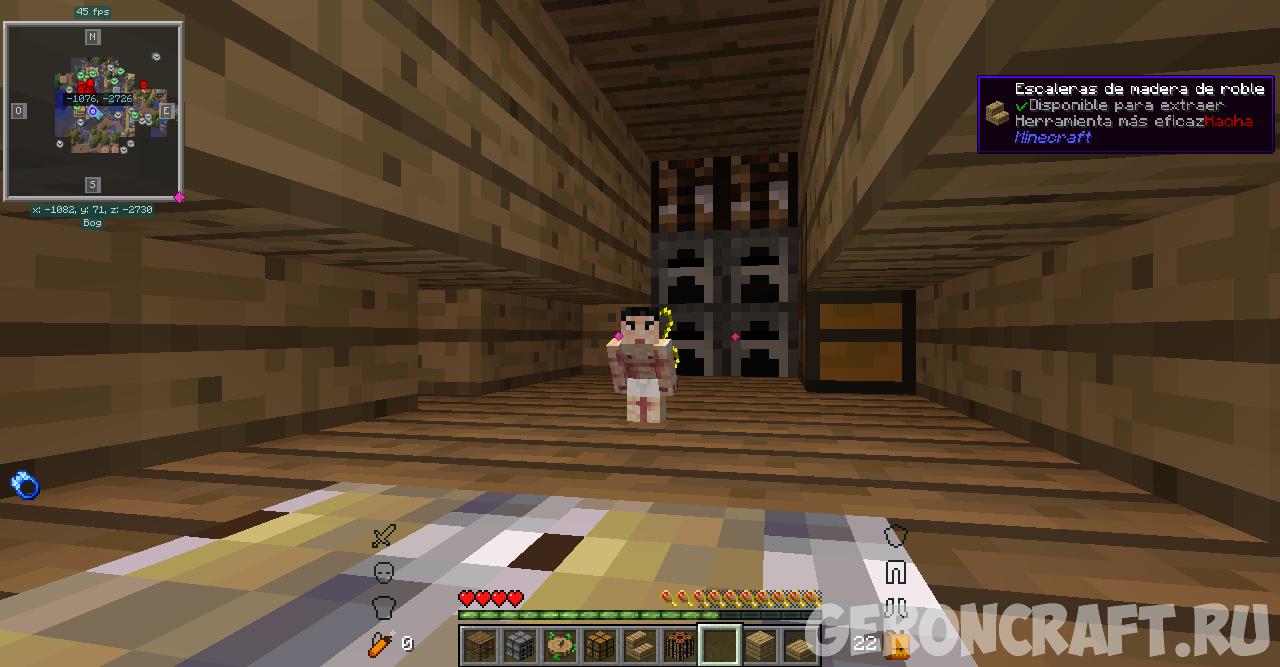This screenshot has height=667, width=1280.
Task: Select the chestplate armor slot icon
Action: coord(383,606)
